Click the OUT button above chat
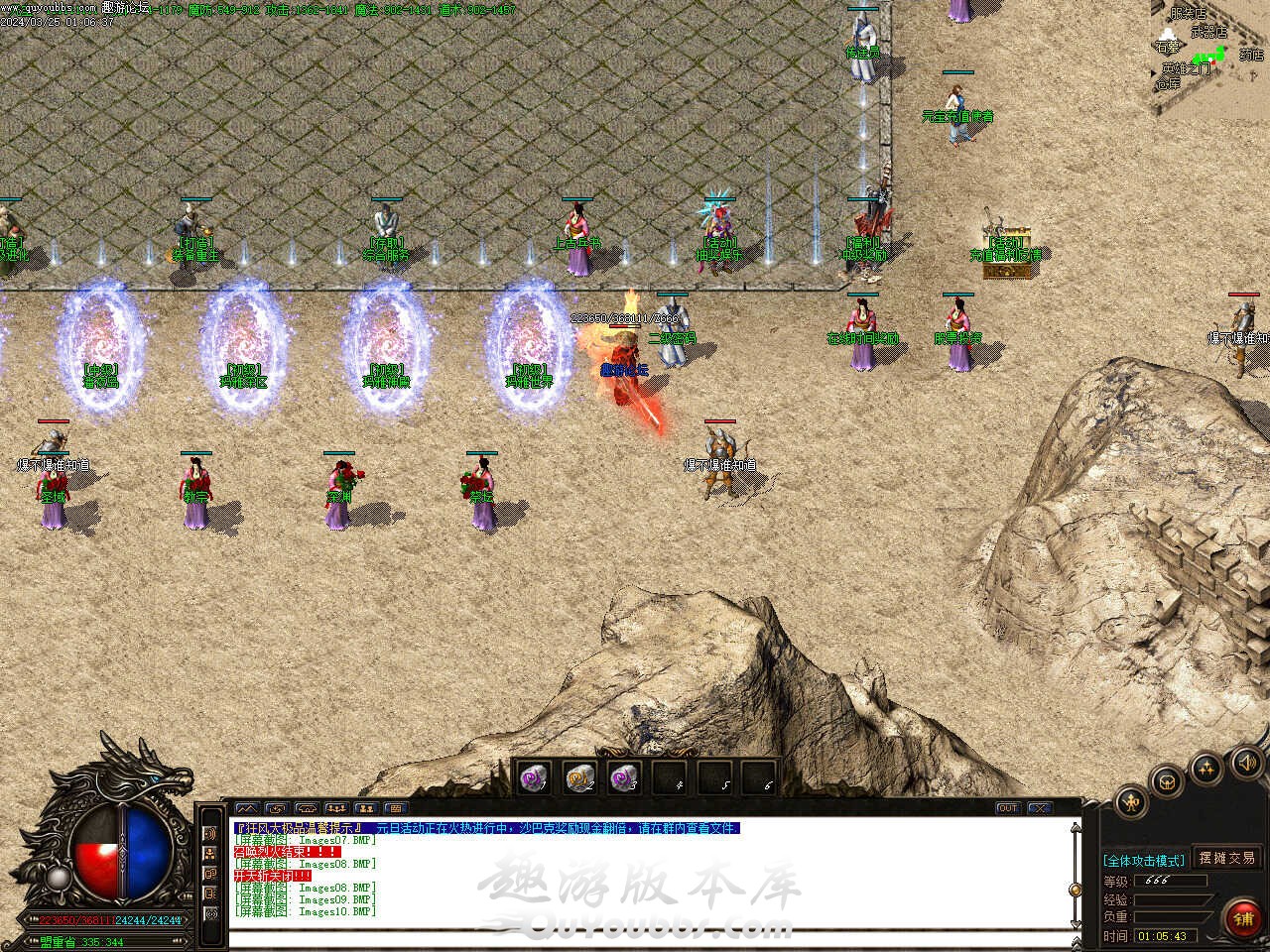 [1008, 808]
